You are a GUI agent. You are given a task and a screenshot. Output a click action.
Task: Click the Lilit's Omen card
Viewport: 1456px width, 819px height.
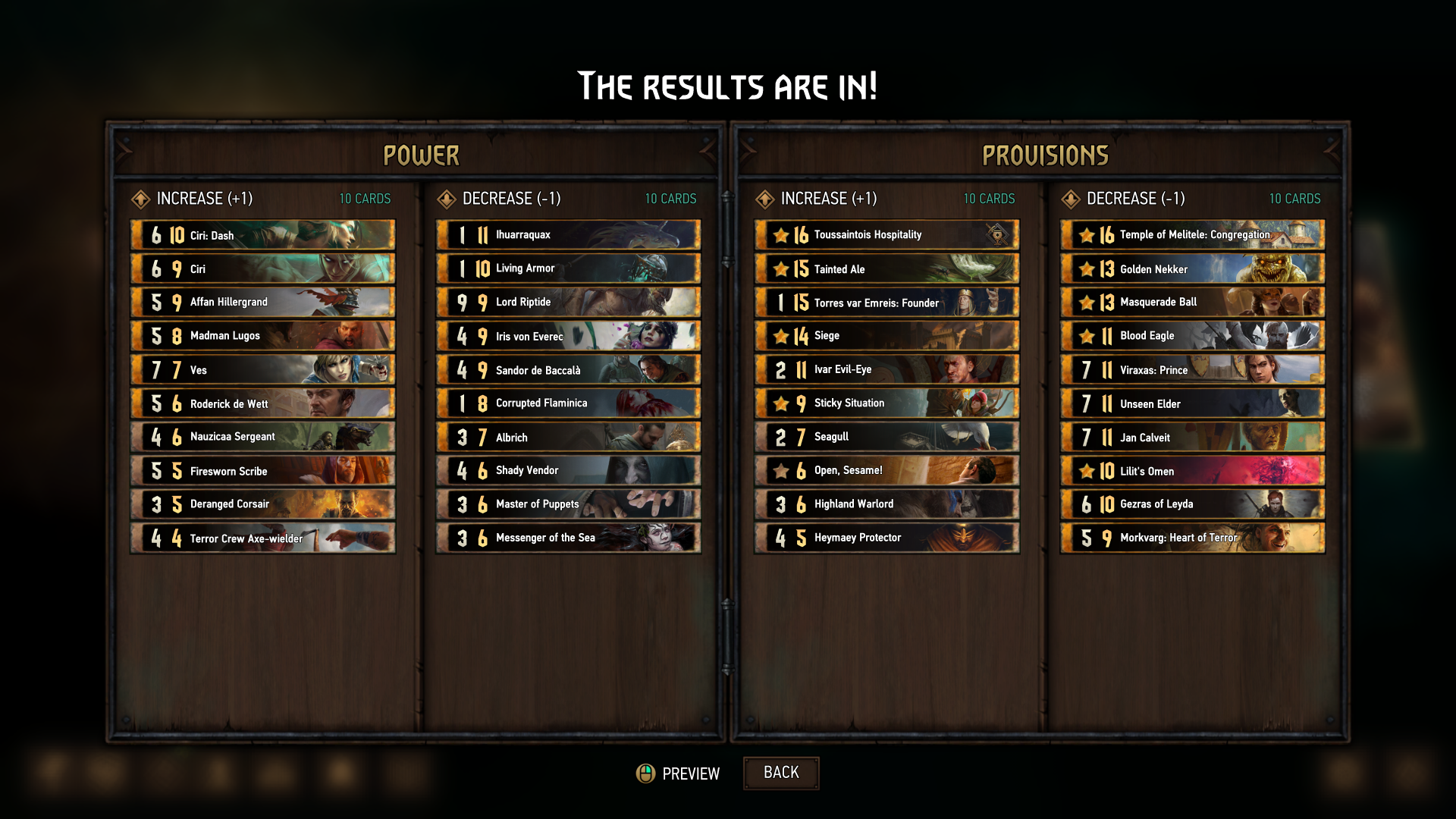click(x=1192, y=471)
